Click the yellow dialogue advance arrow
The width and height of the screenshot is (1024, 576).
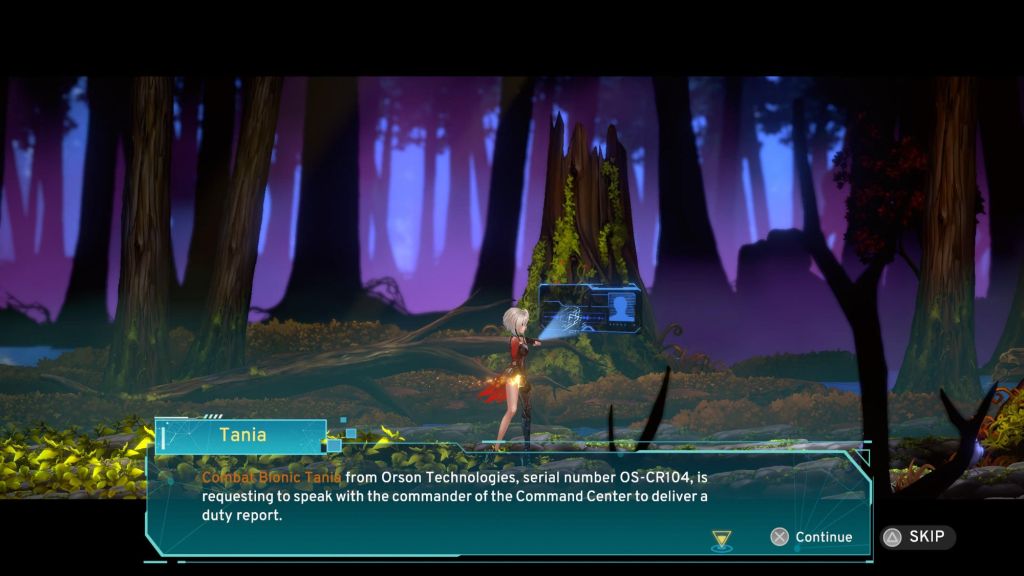(722, 540)
